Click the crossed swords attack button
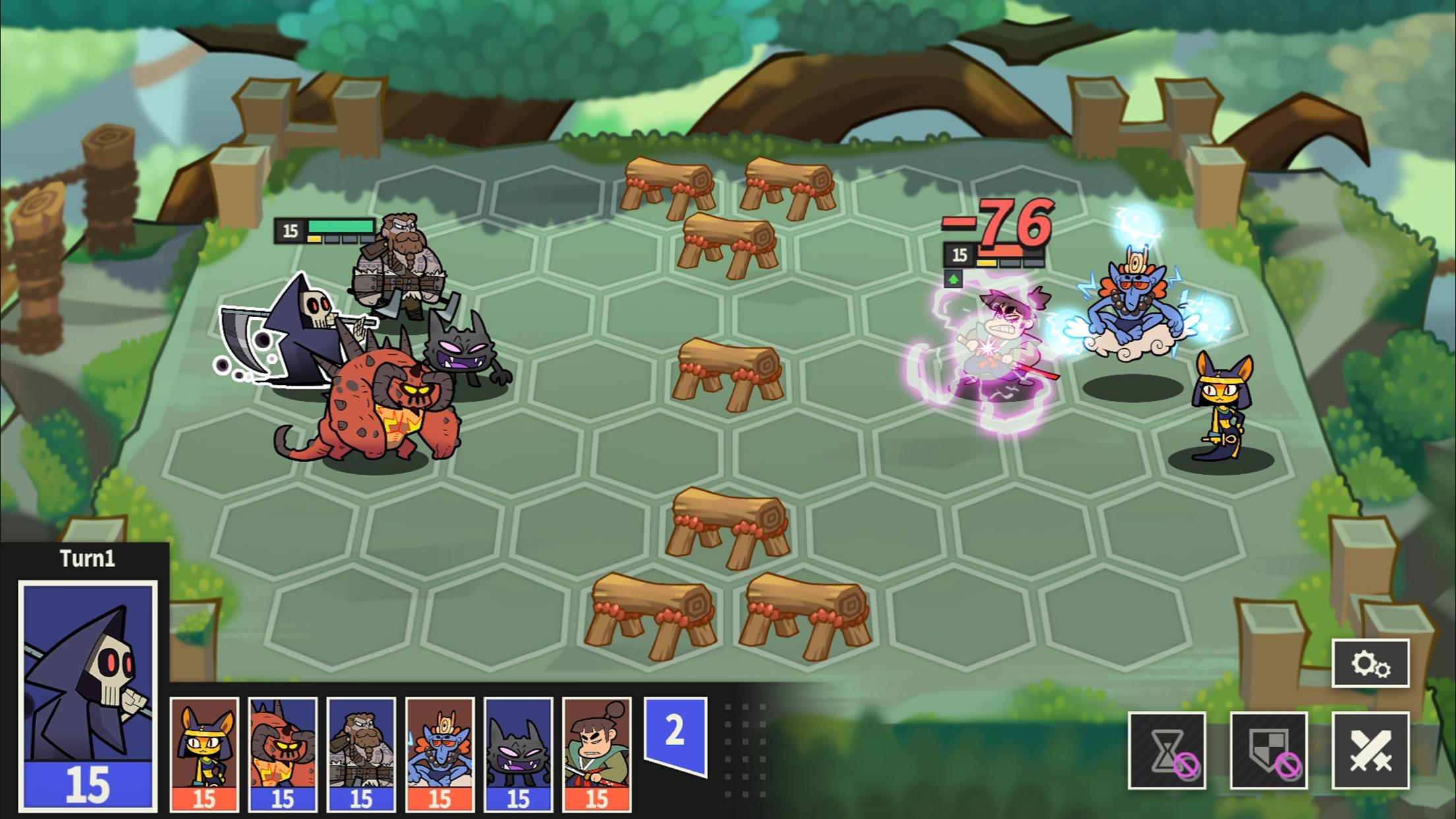This screenshot has width=1456, height=819. pyautogui.click(x=1370, y=750)
